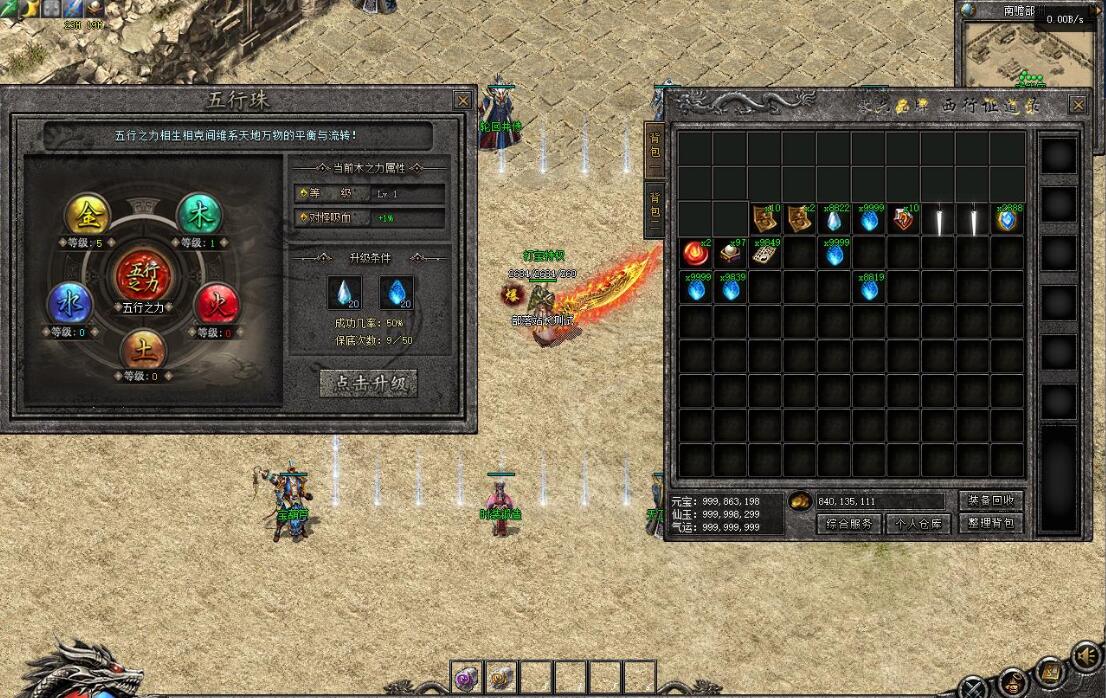Select the red shield emblem item x10
Image resolution: width=1106 pixels, height=698 pixels.
click(x=903, y=220)
